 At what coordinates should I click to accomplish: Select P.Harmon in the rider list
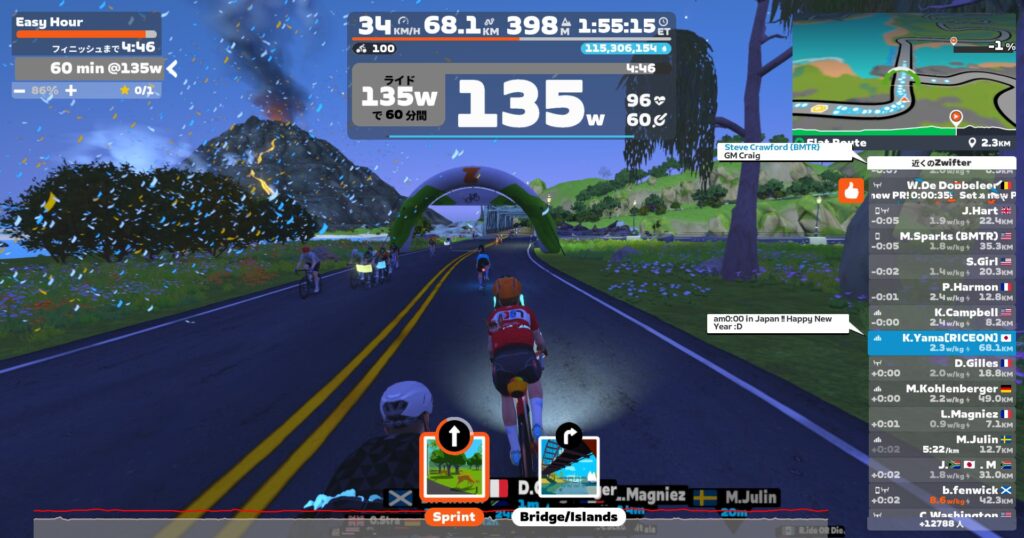[940, 292]
